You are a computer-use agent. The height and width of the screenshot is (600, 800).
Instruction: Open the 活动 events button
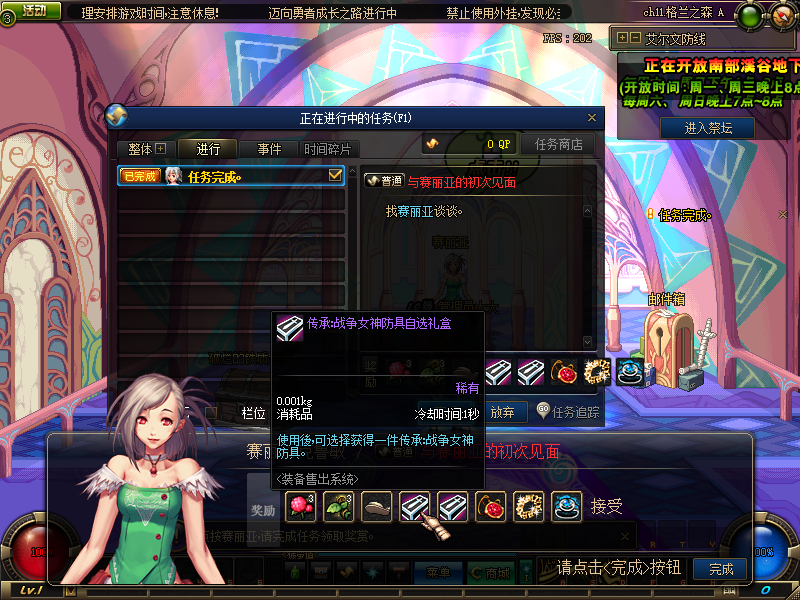31,10
